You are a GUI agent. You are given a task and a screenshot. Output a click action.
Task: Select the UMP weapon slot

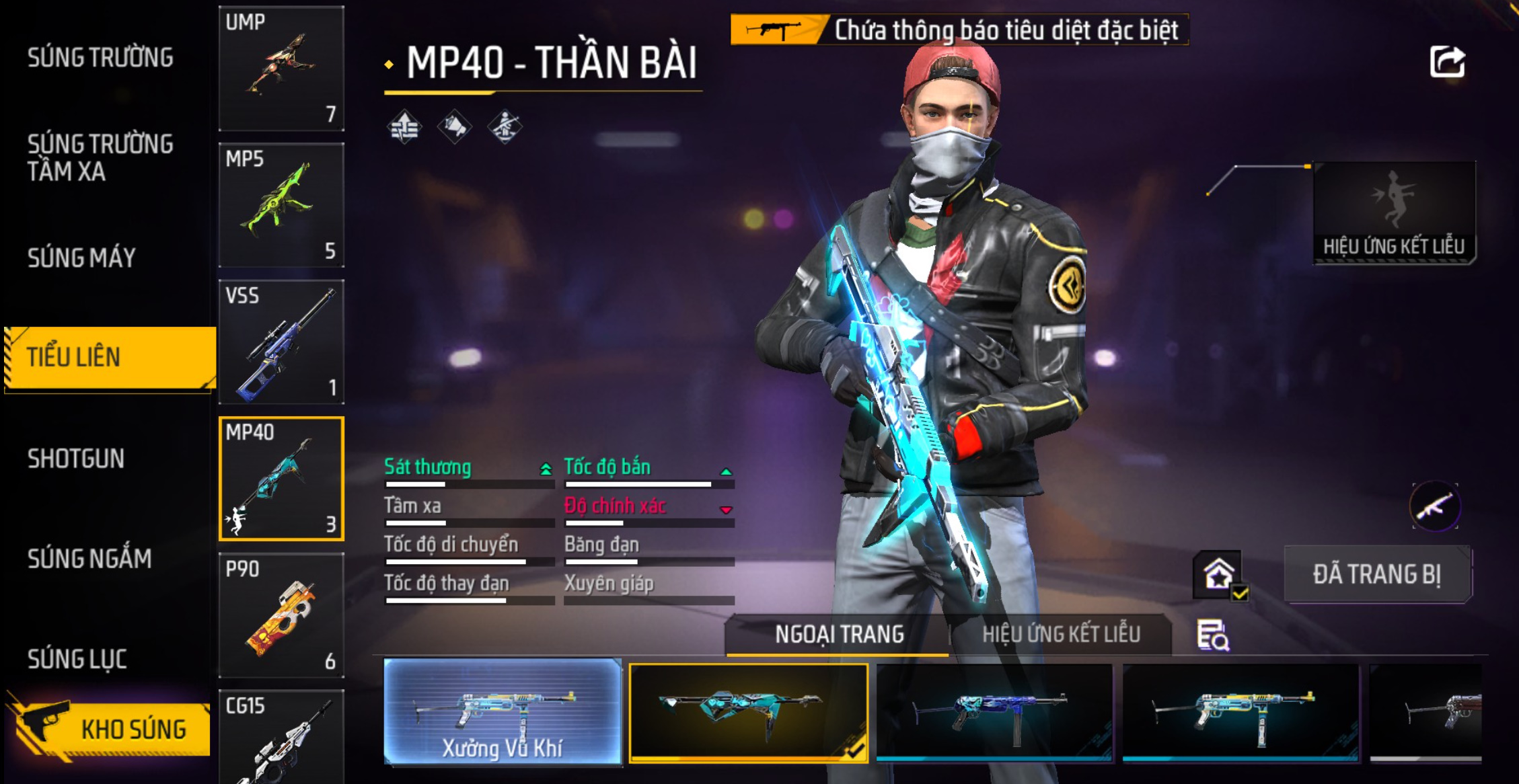(x=281, y=69)
